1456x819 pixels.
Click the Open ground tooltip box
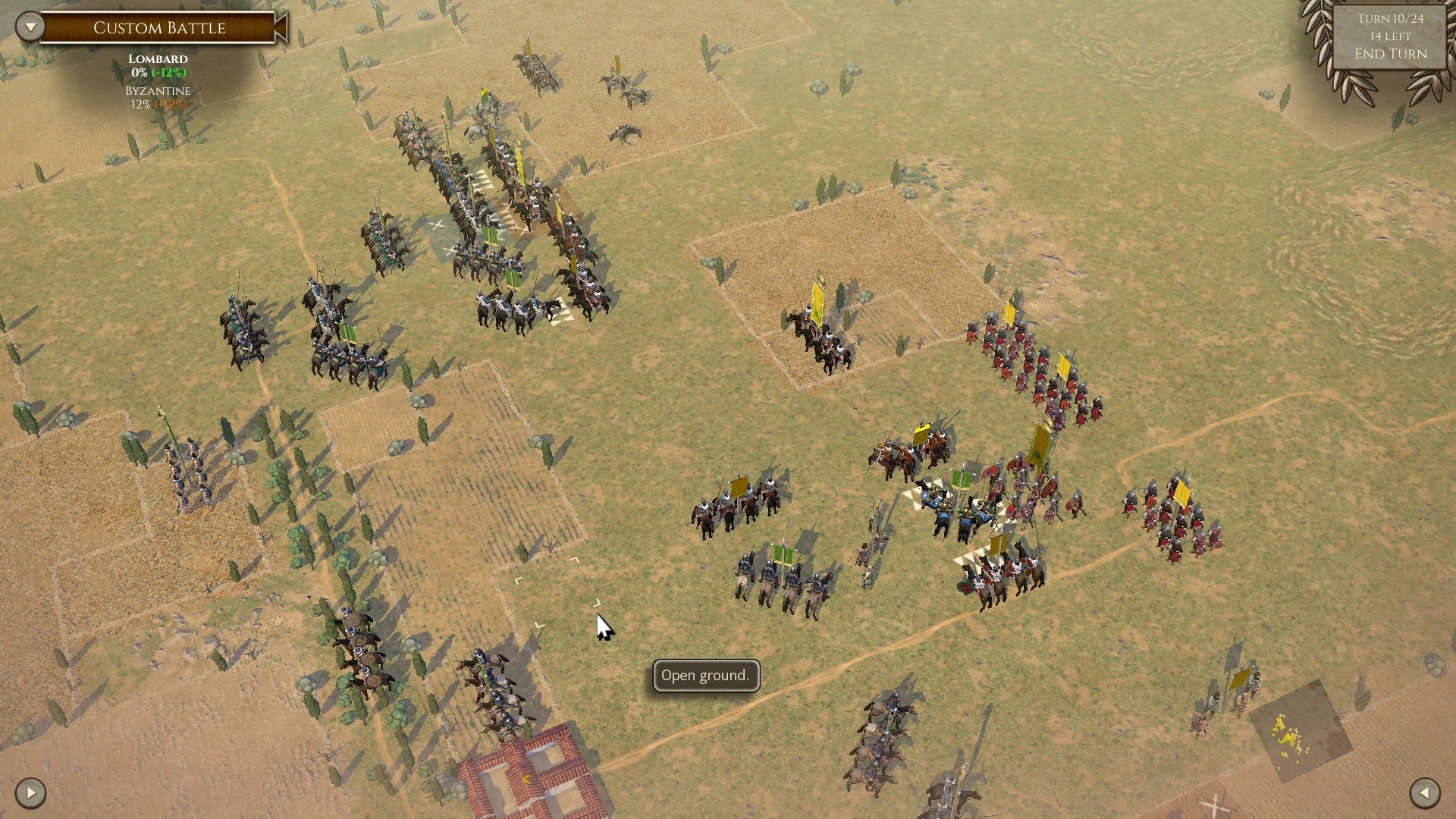705,675
